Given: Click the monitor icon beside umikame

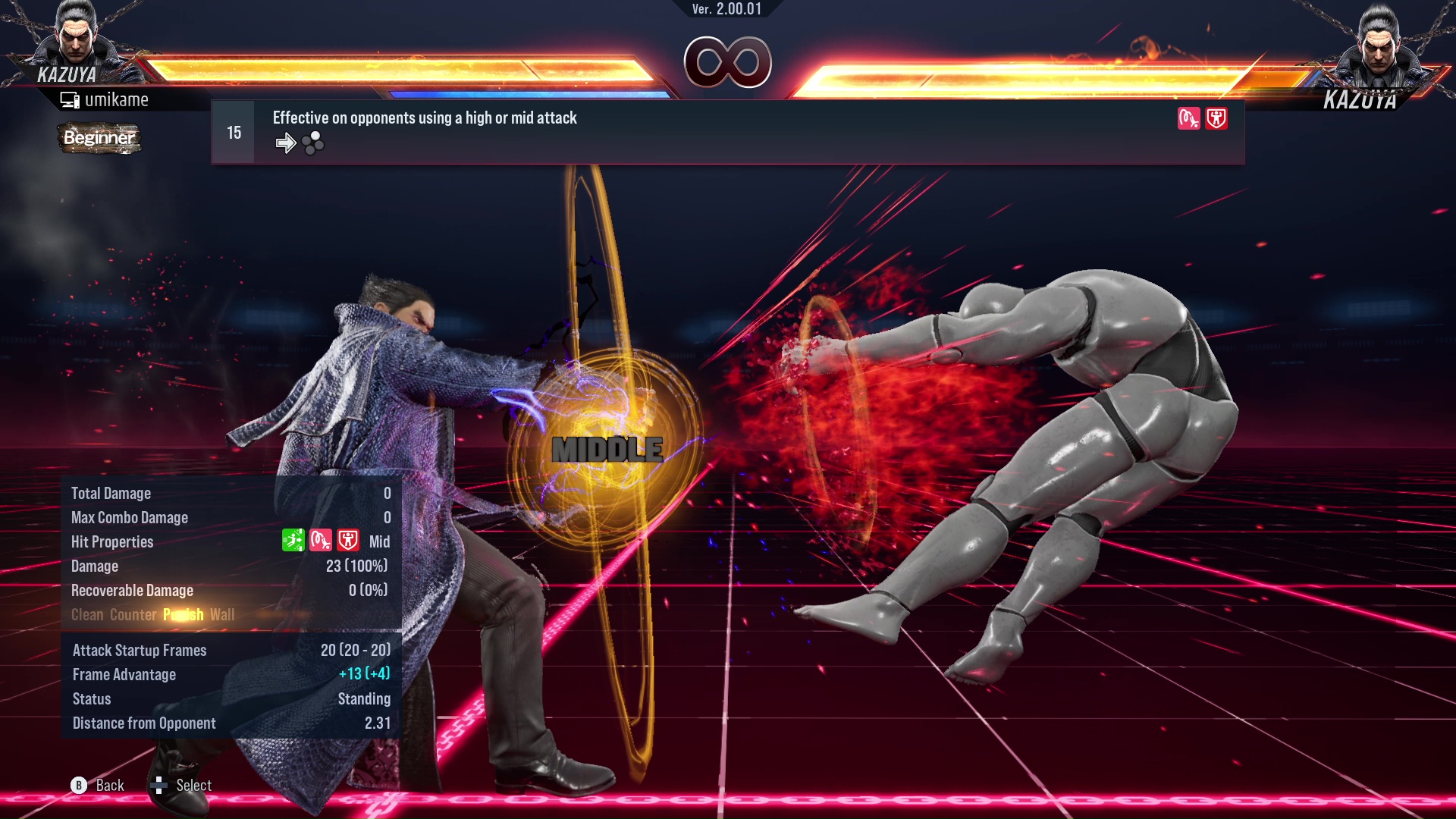Looking at the screenshot, I should point(71,99).
